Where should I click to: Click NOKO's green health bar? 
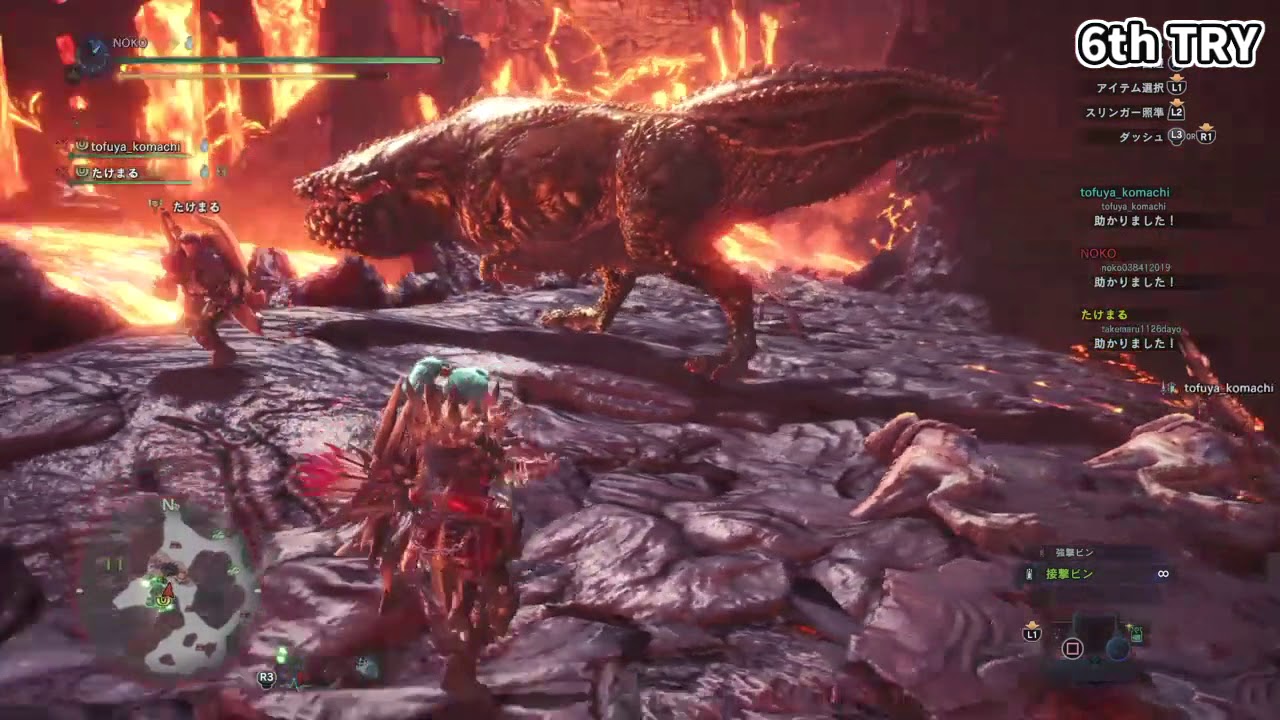coord(280,60)
